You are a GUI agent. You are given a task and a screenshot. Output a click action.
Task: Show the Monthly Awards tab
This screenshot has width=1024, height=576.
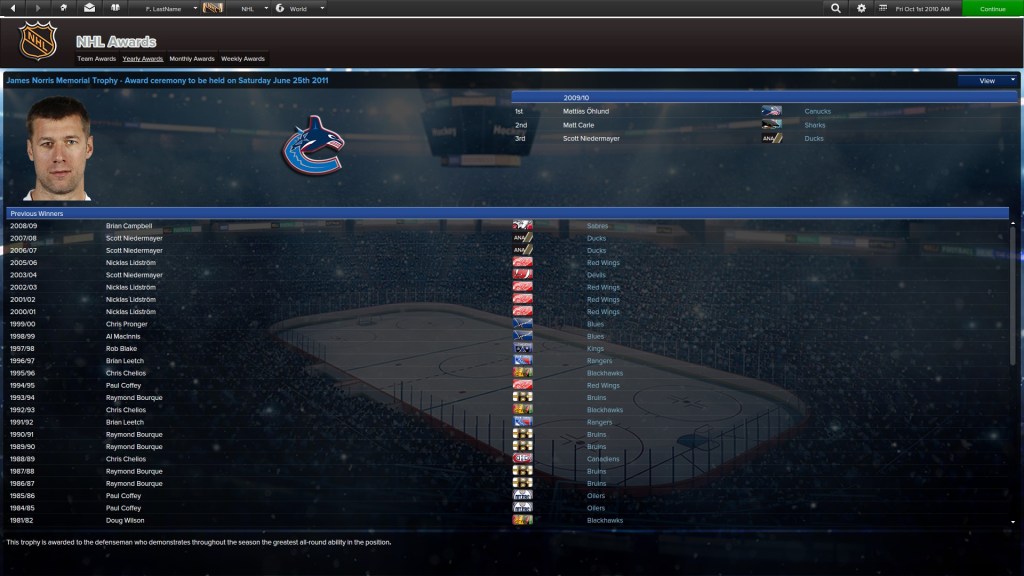192,59
